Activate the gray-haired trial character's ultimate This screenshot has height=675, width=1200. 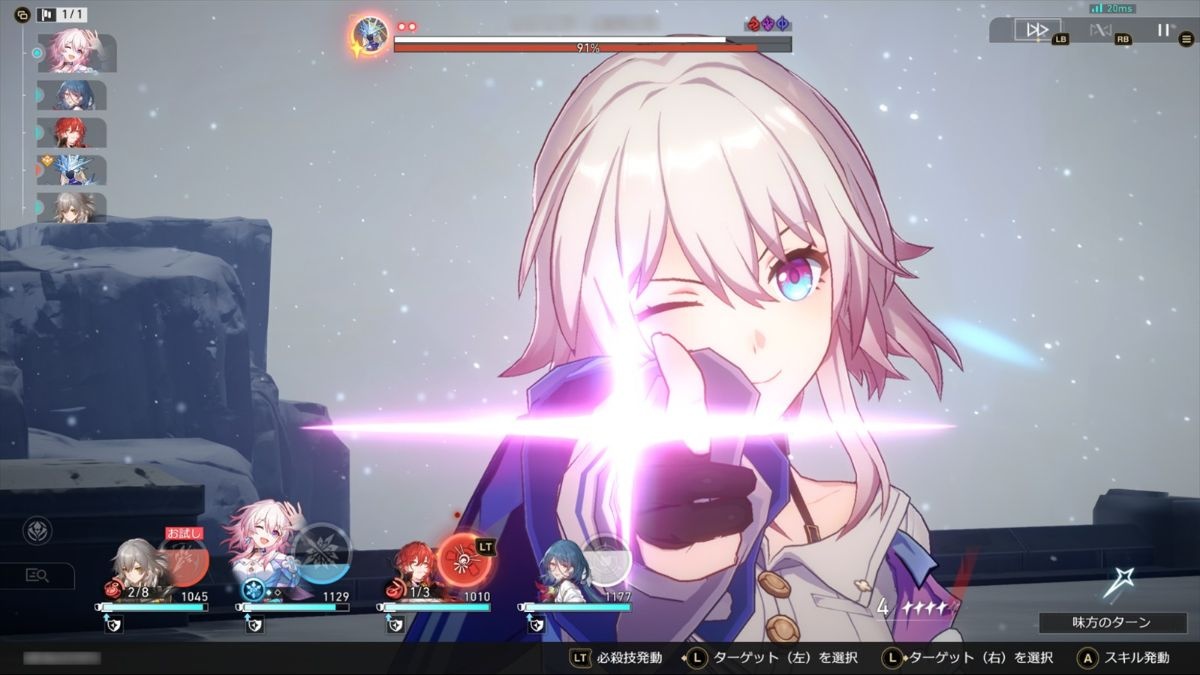tap(184, 558)
